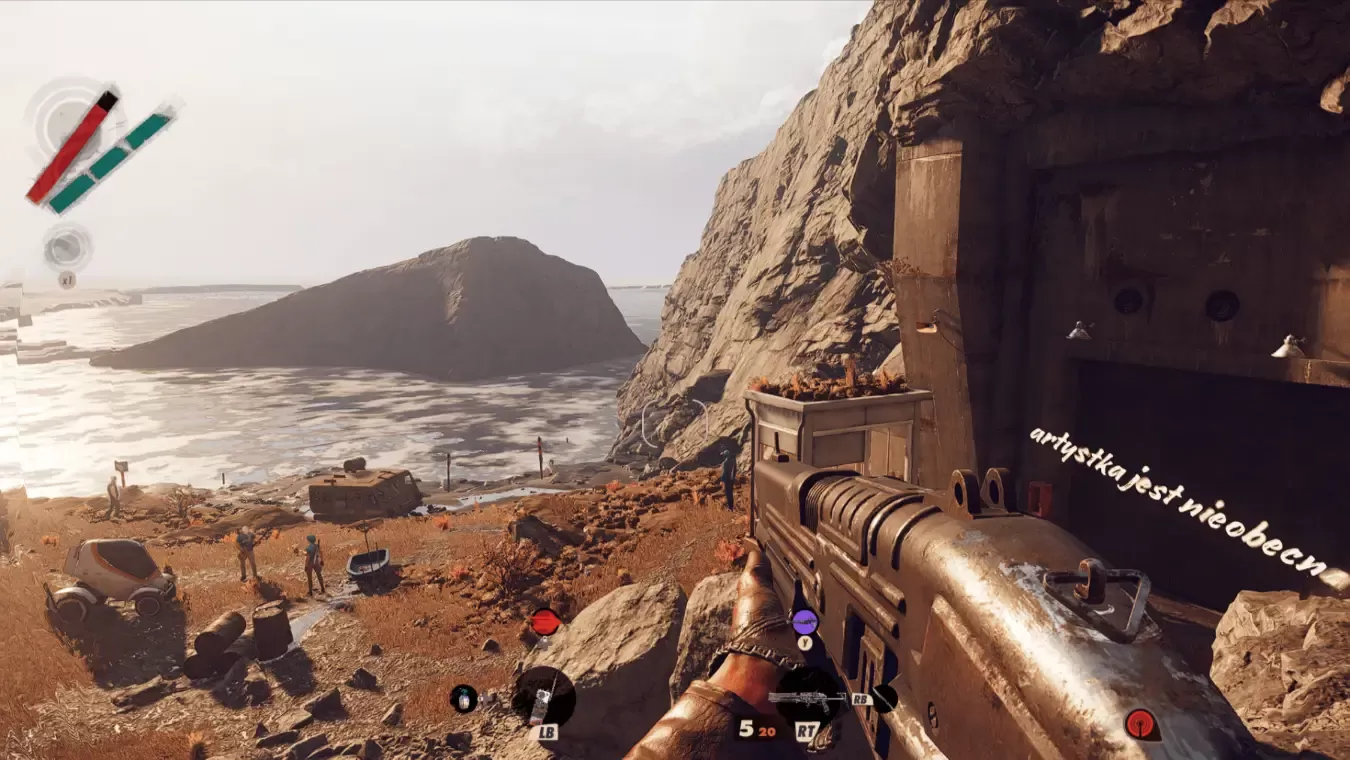Image resolution: width=1350 pixels, height=760 pixels.
Task: Select the equipped rifle weapon icon
Action: 808,697
